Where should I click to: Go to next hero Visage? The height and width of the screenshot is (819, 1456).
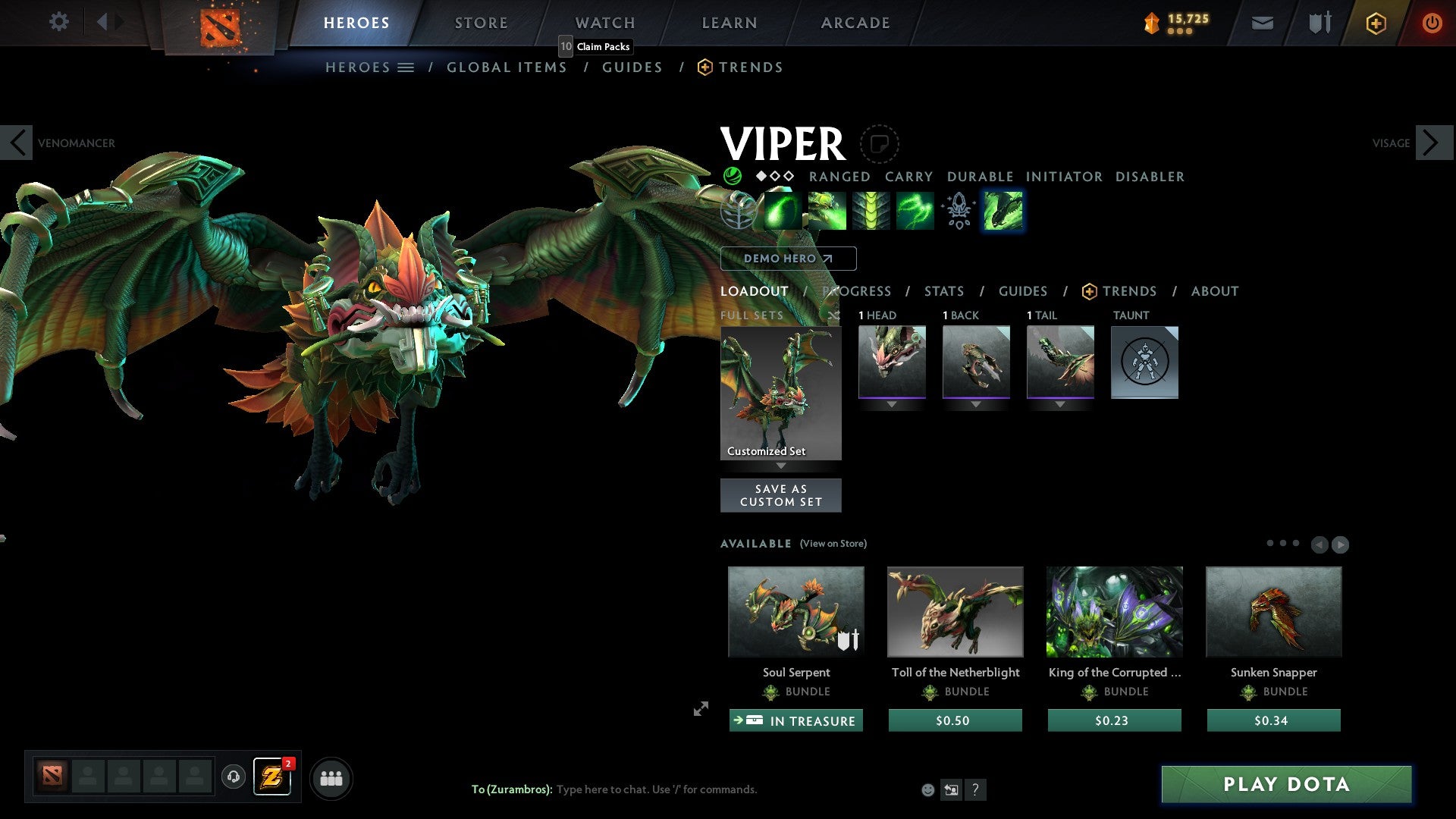(x=1432, y=143)
